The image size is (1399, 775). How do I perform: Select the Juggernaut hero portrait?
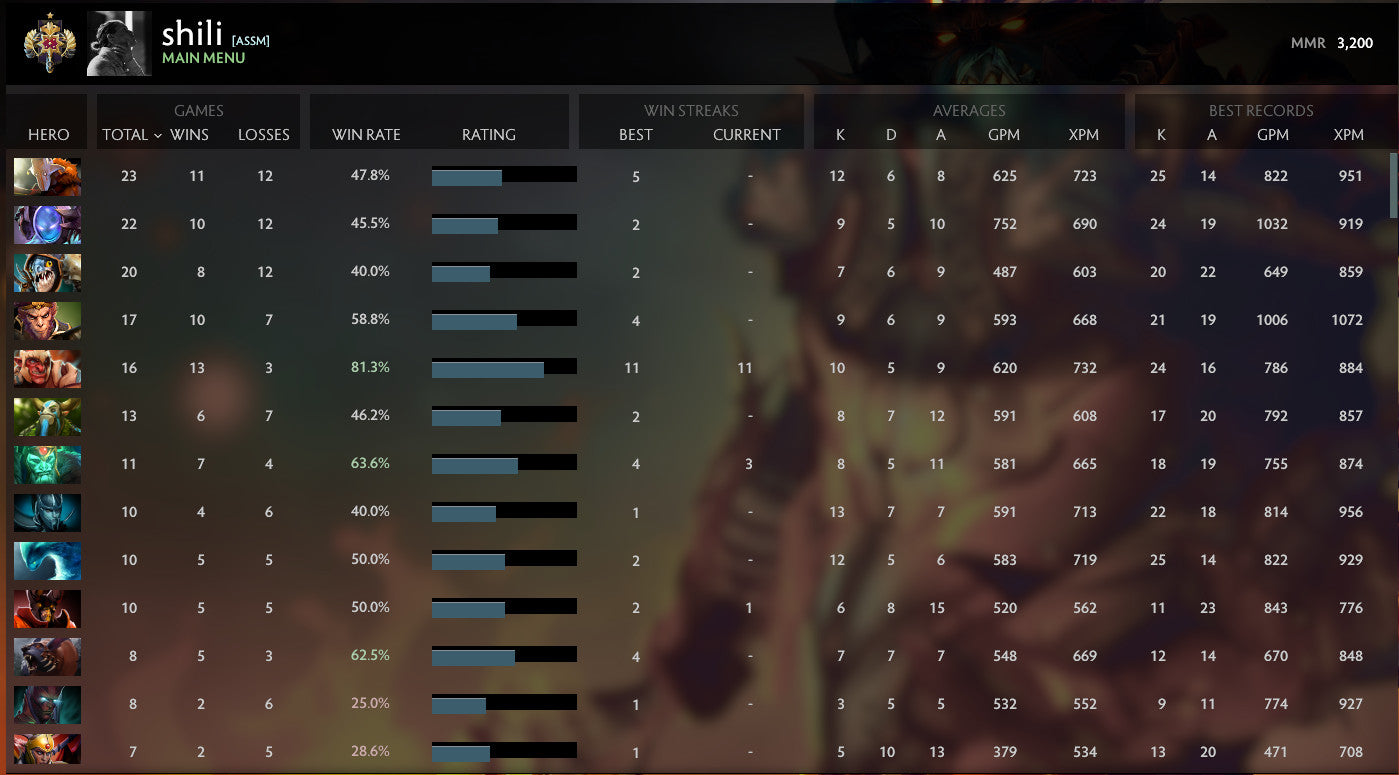pyautogui.click(x=47, y=176)
